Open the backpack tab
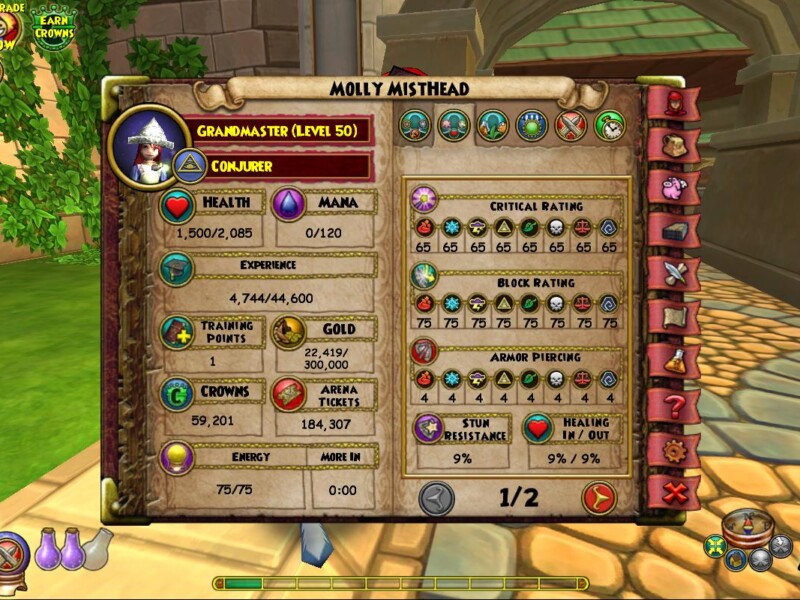This screenshot has width=800, height=600. (672, 146)
